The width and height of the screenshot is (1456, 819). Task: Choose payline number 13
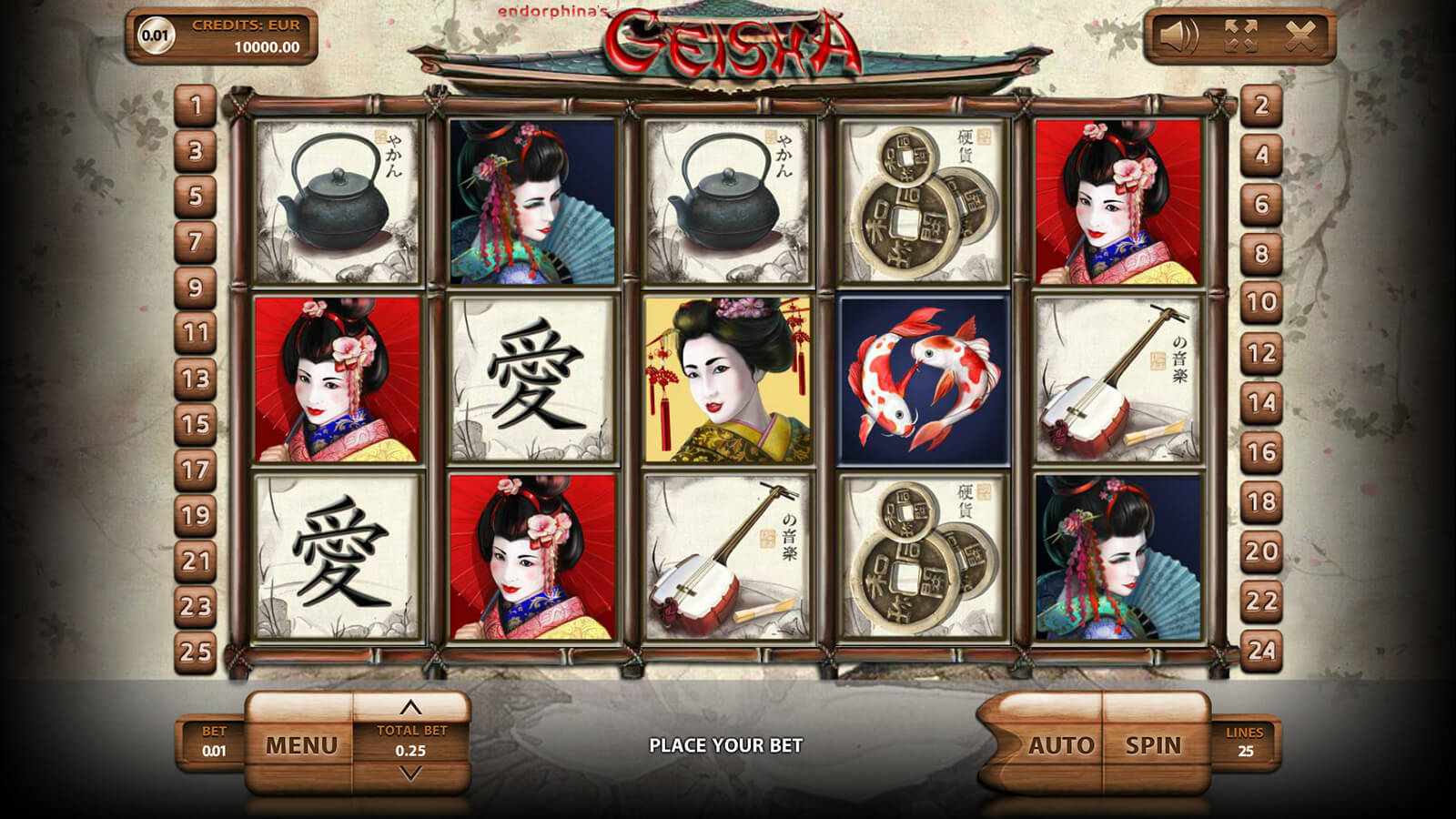coord(196,379)
